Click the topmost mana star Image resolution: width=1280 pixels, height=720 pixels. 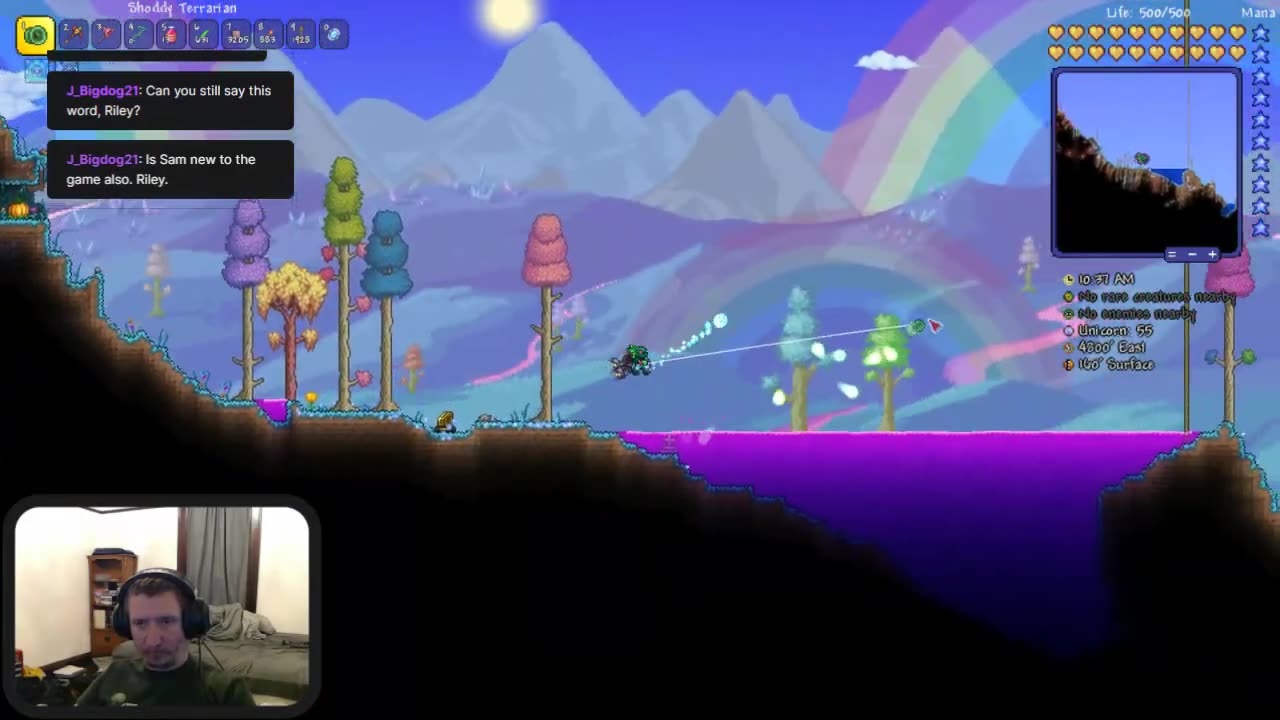1260,32
